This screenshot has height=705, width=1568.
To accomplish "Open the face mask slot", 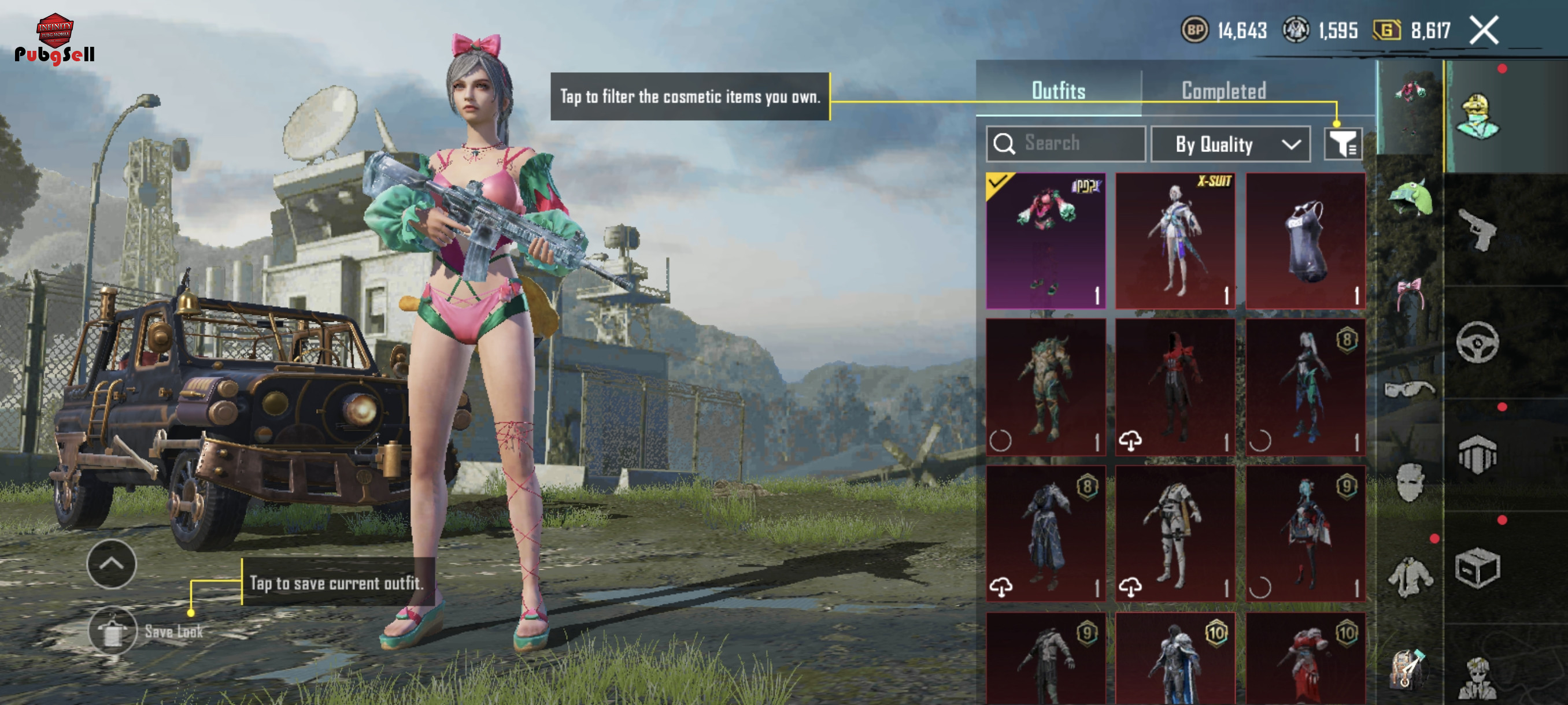I will [1409, 483].
